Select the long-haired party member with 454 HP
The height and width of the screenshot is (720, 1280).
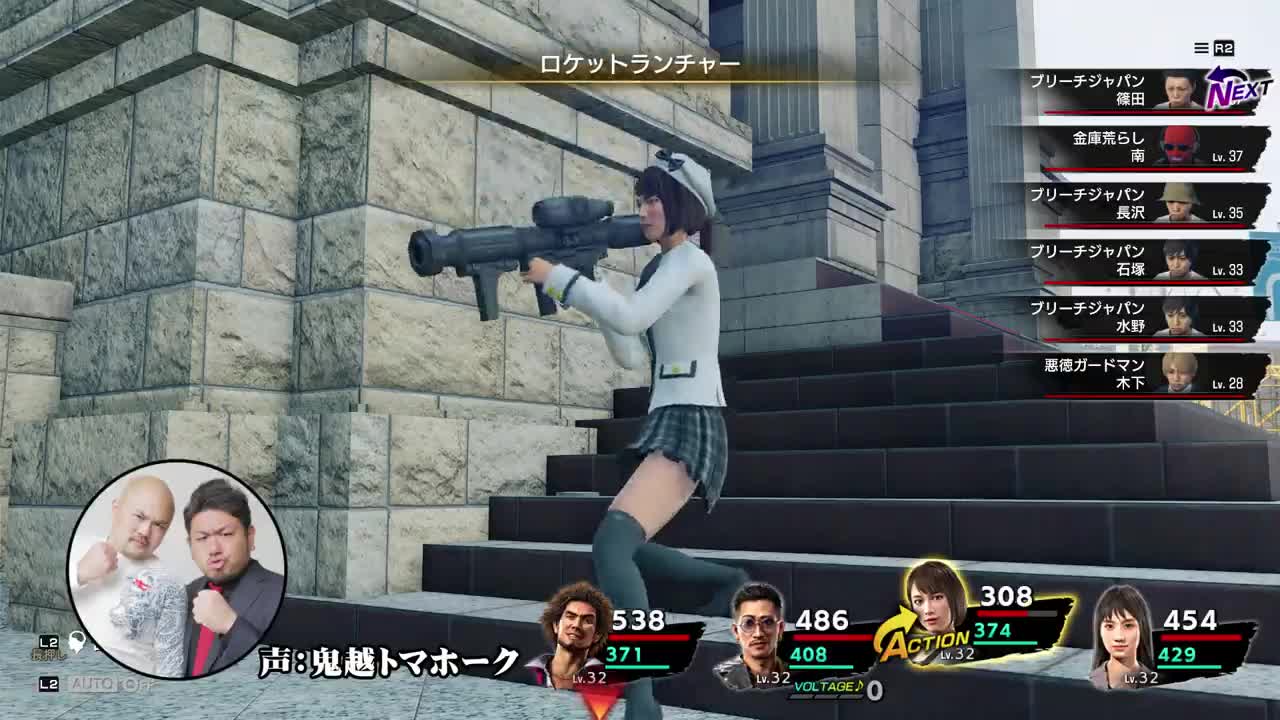click(x=1120, y=632)
